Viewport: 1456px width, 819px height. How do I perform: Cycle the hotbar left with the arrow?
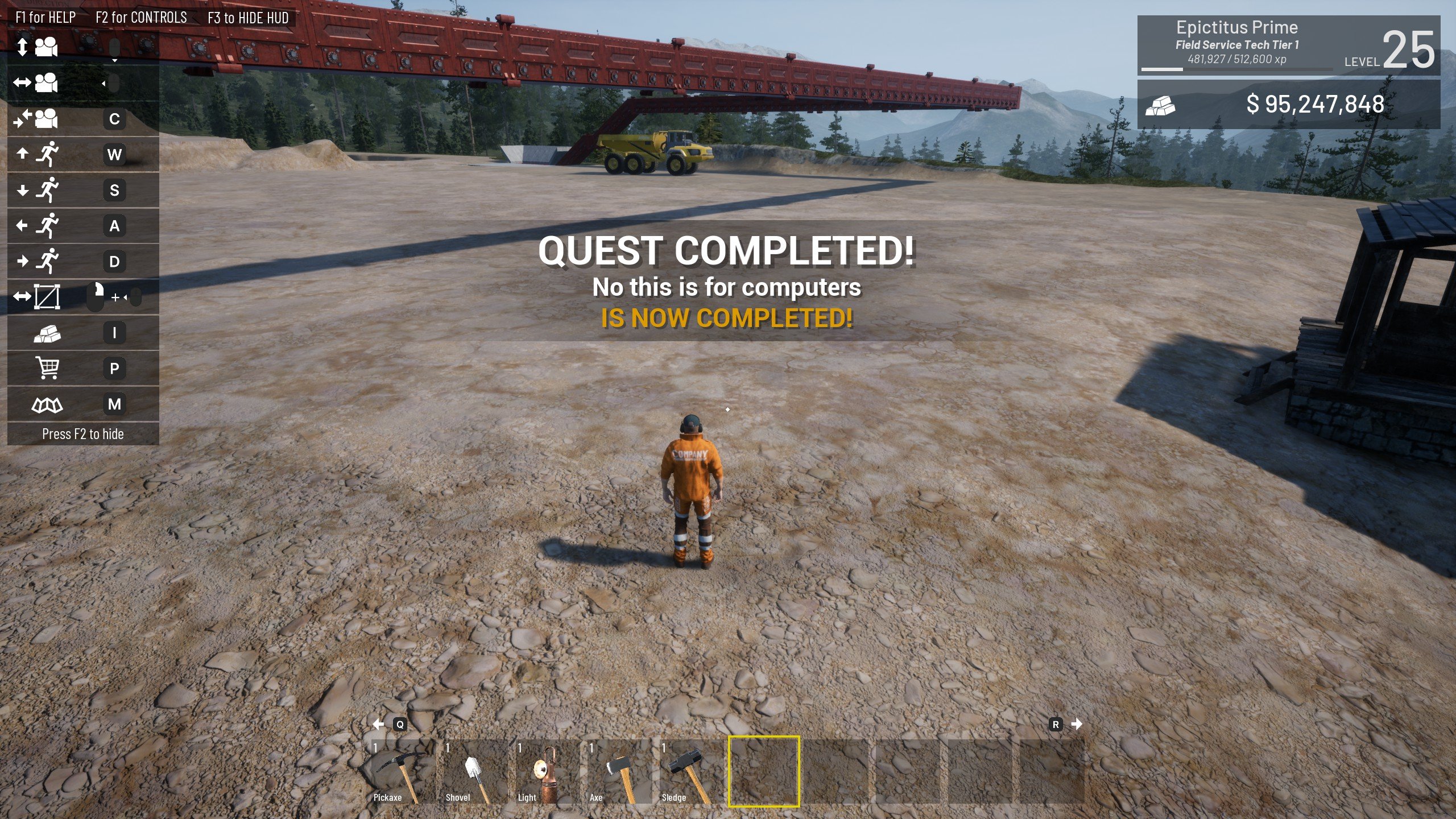379,724
